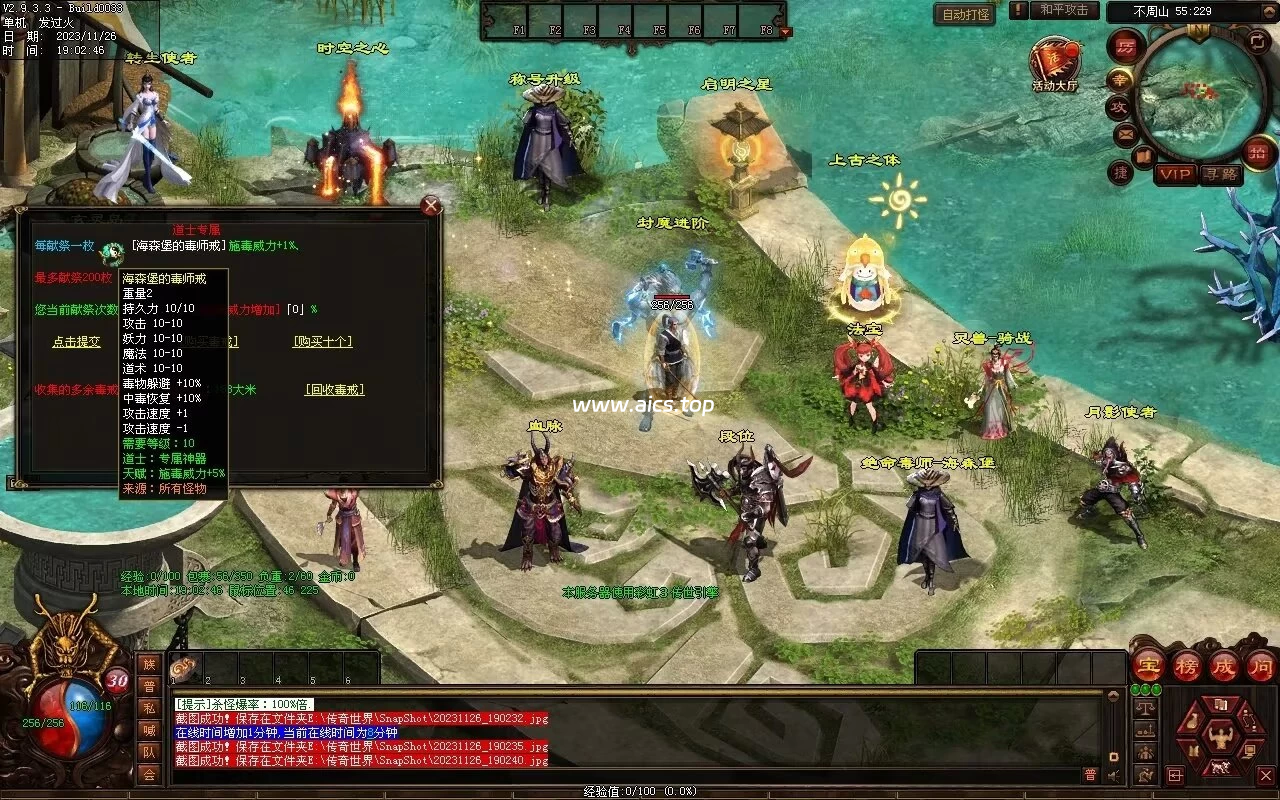Open the character panel from the hexagon menu
Screen dimensions: 1280x800
pyautogui.click(x=1219, y=740)
